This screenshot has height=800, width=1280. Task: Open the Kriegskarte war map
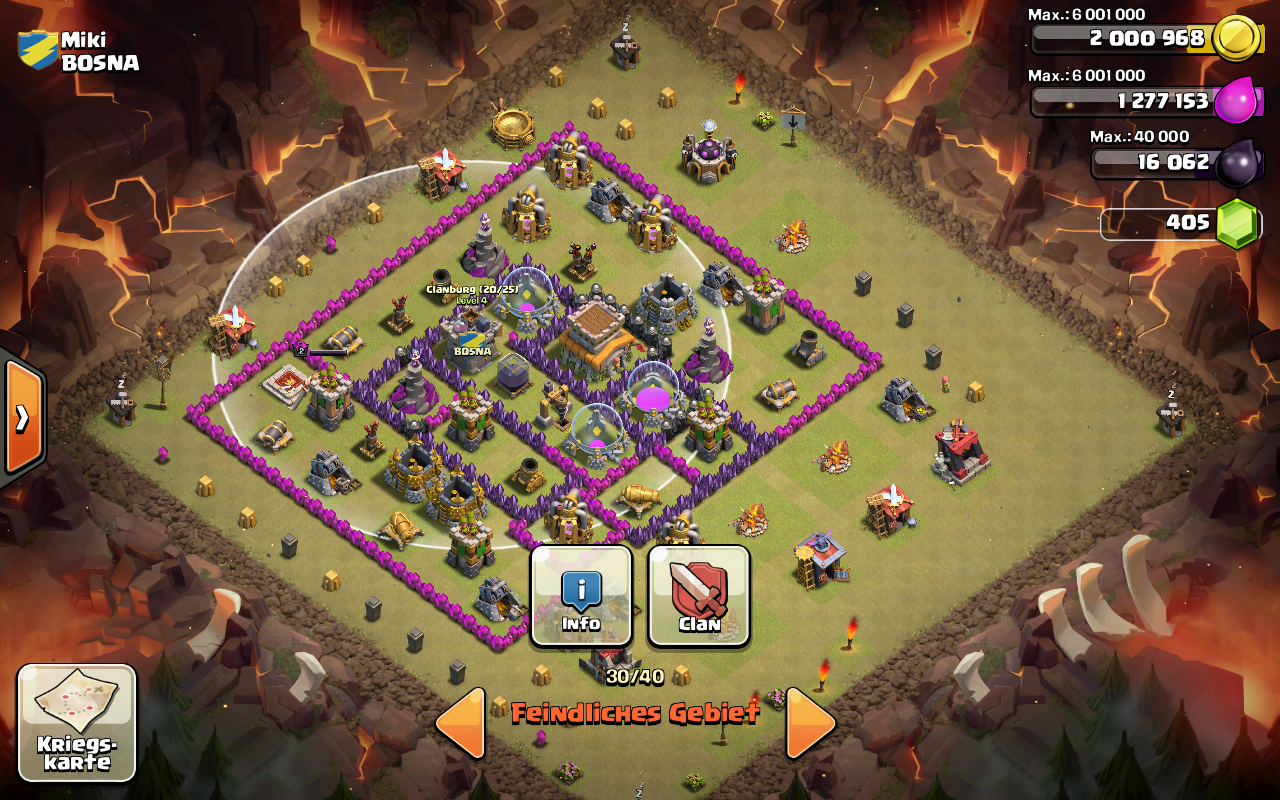pyautogui.click(x=77, y=722)
